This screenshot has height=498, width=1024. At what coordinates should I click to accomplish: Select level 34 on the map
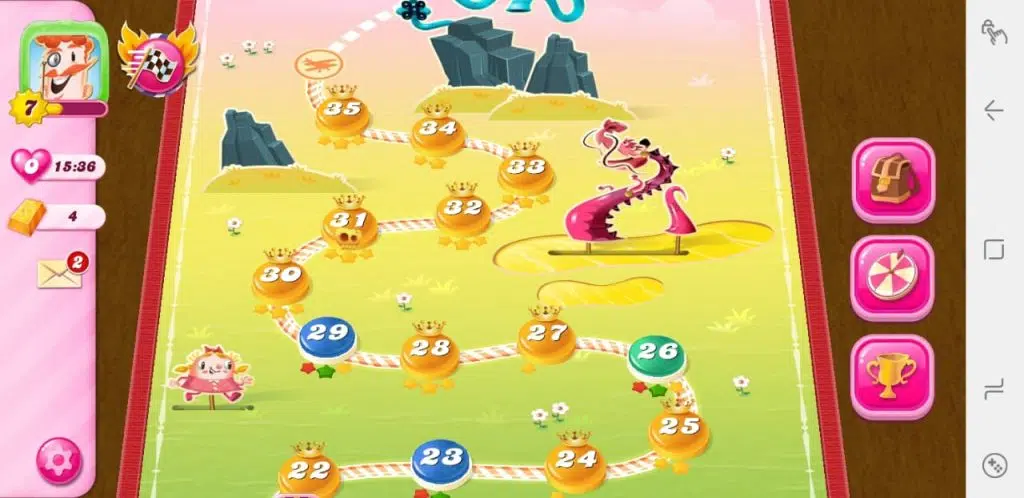[x=437, y=131]
